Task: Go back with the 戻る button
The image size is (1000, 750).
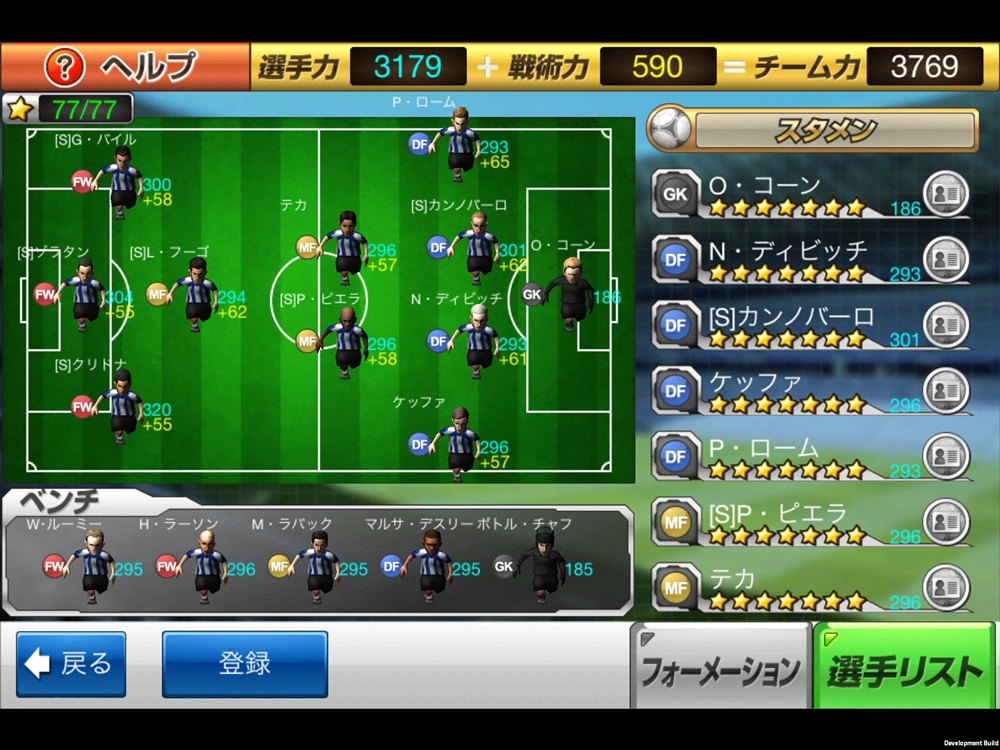Action: pos(71,664)
